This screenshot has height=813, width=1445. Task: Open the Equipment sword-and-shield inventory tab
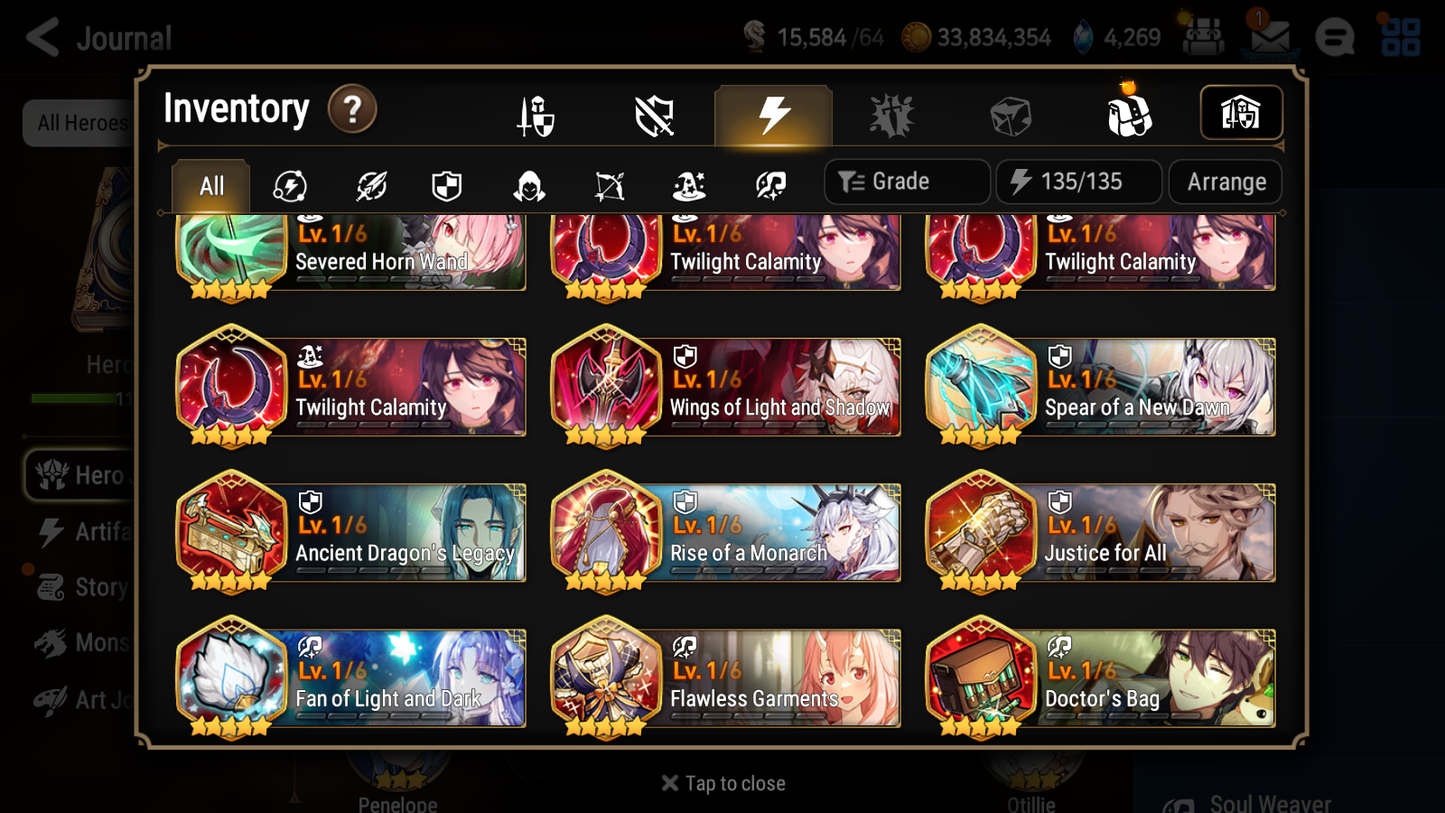click(535, 114)
